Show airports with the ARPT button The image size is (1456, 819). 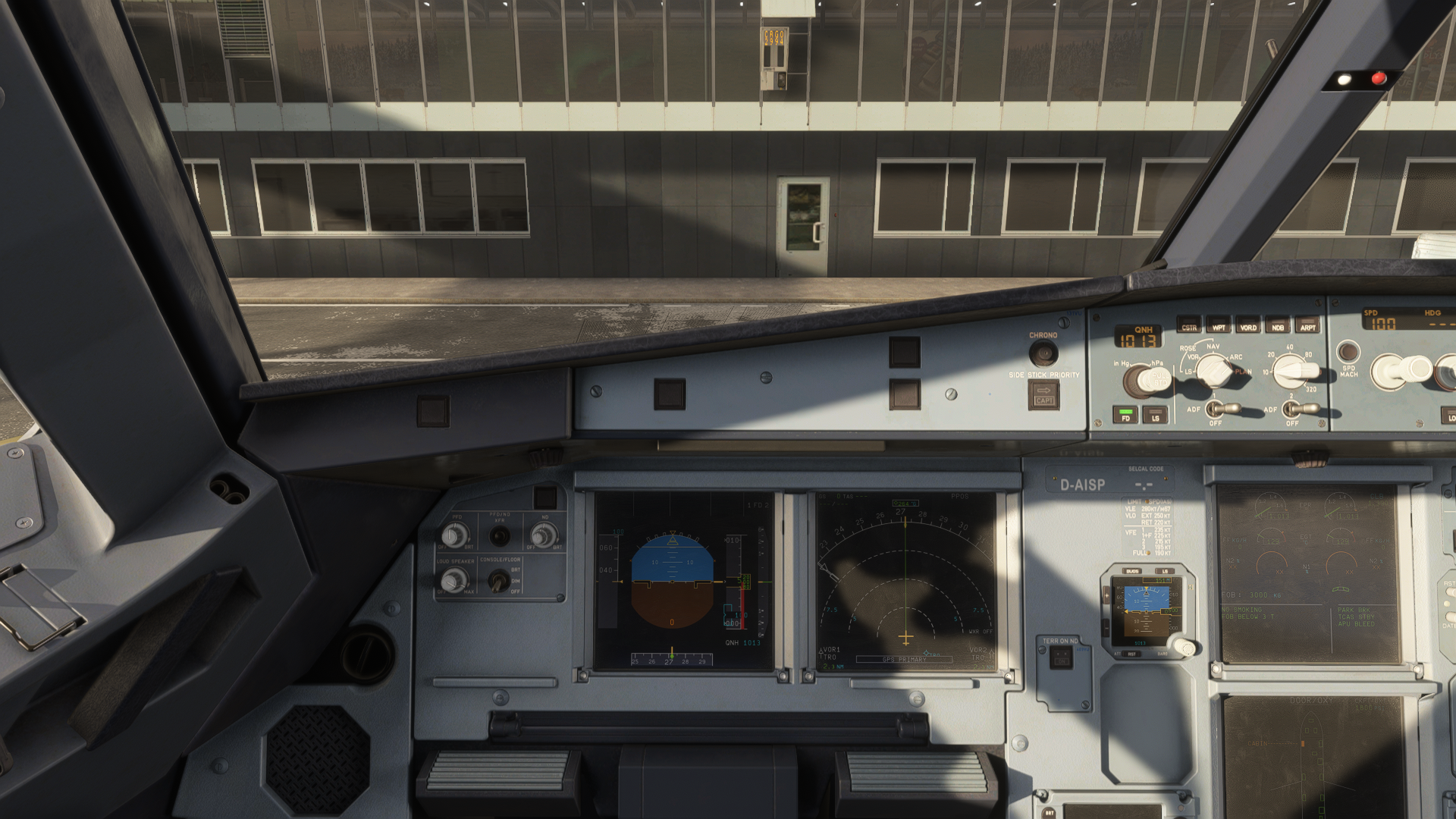tap(1308, 327)
